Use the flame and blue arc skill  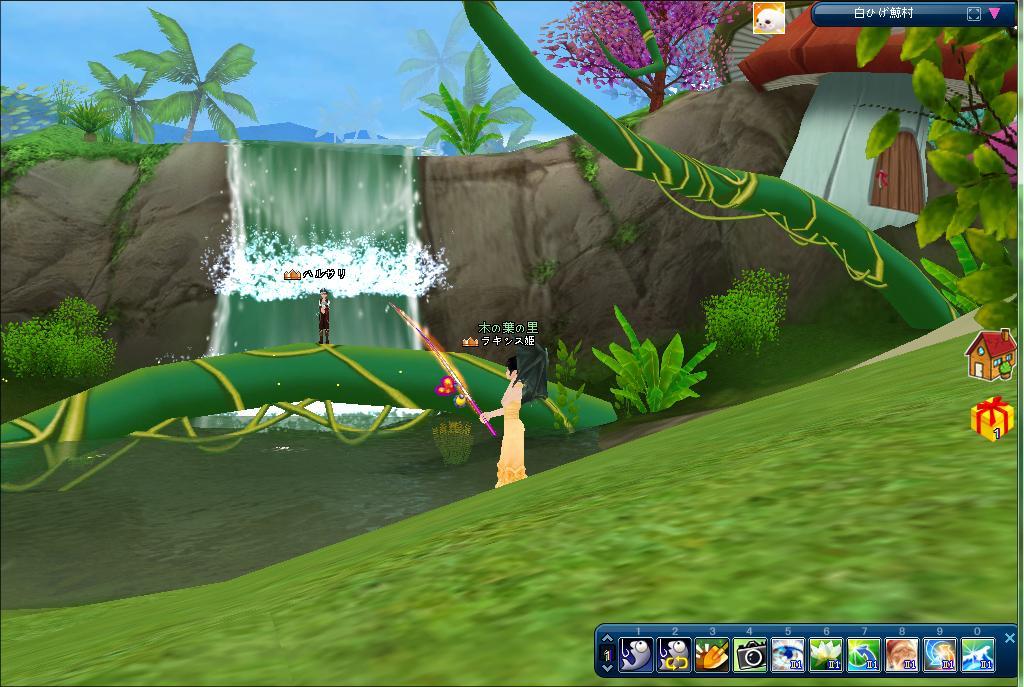[x=940, y=655]
